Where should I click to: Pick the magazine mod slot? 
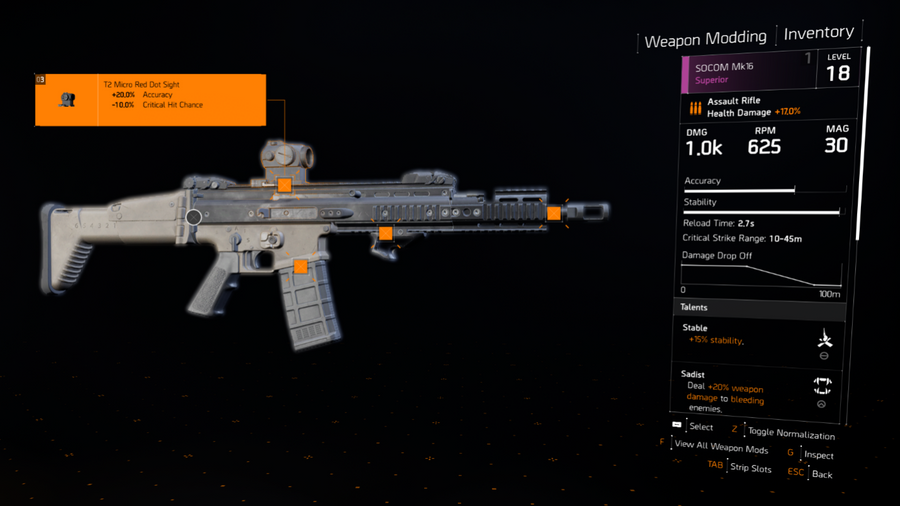pos(300,267)
